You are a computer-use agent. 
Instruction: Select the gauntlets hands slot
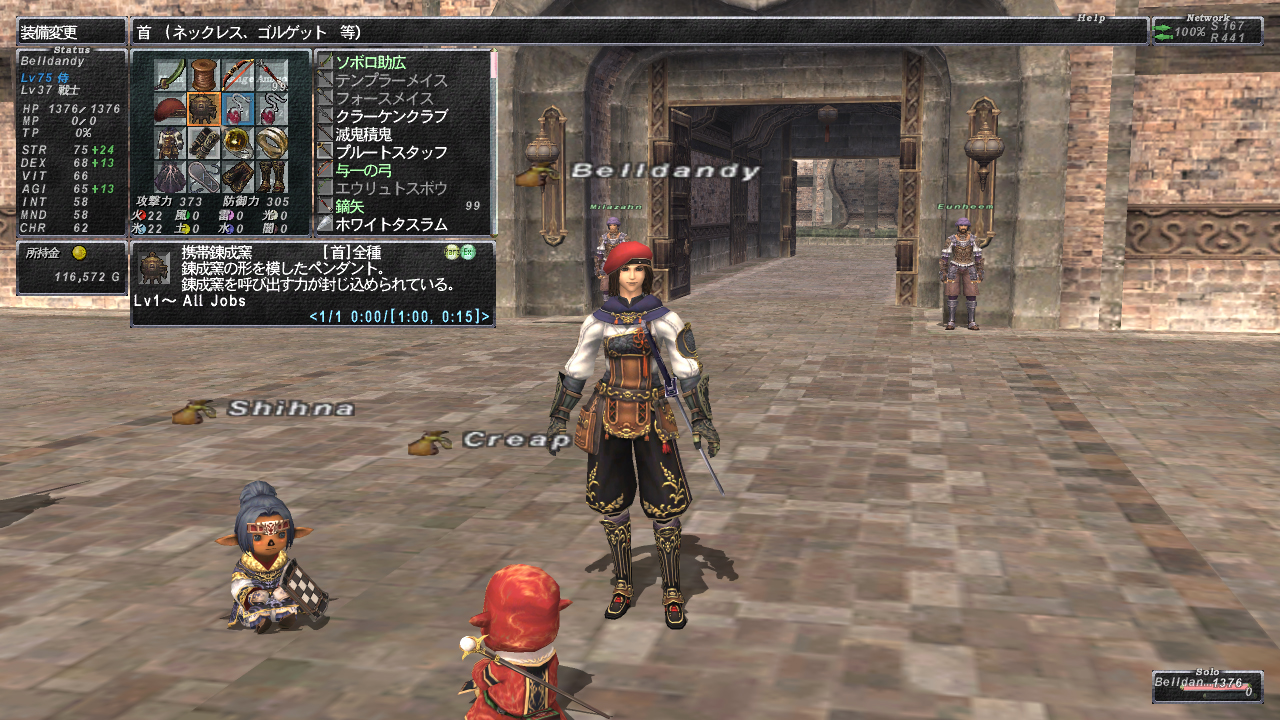click(205, 143)
